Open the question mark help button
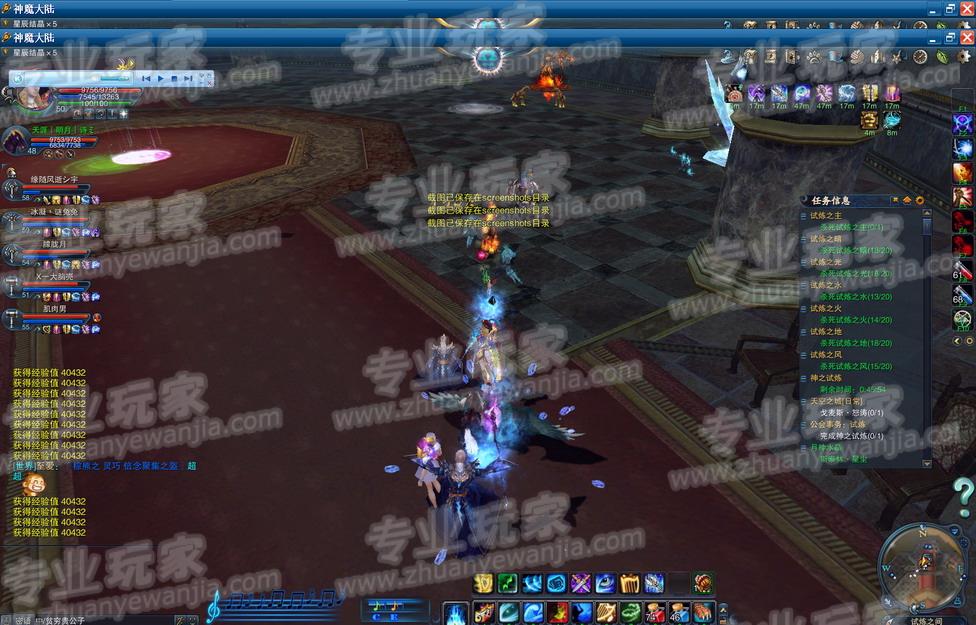976x625 pixels. [962, 496]
